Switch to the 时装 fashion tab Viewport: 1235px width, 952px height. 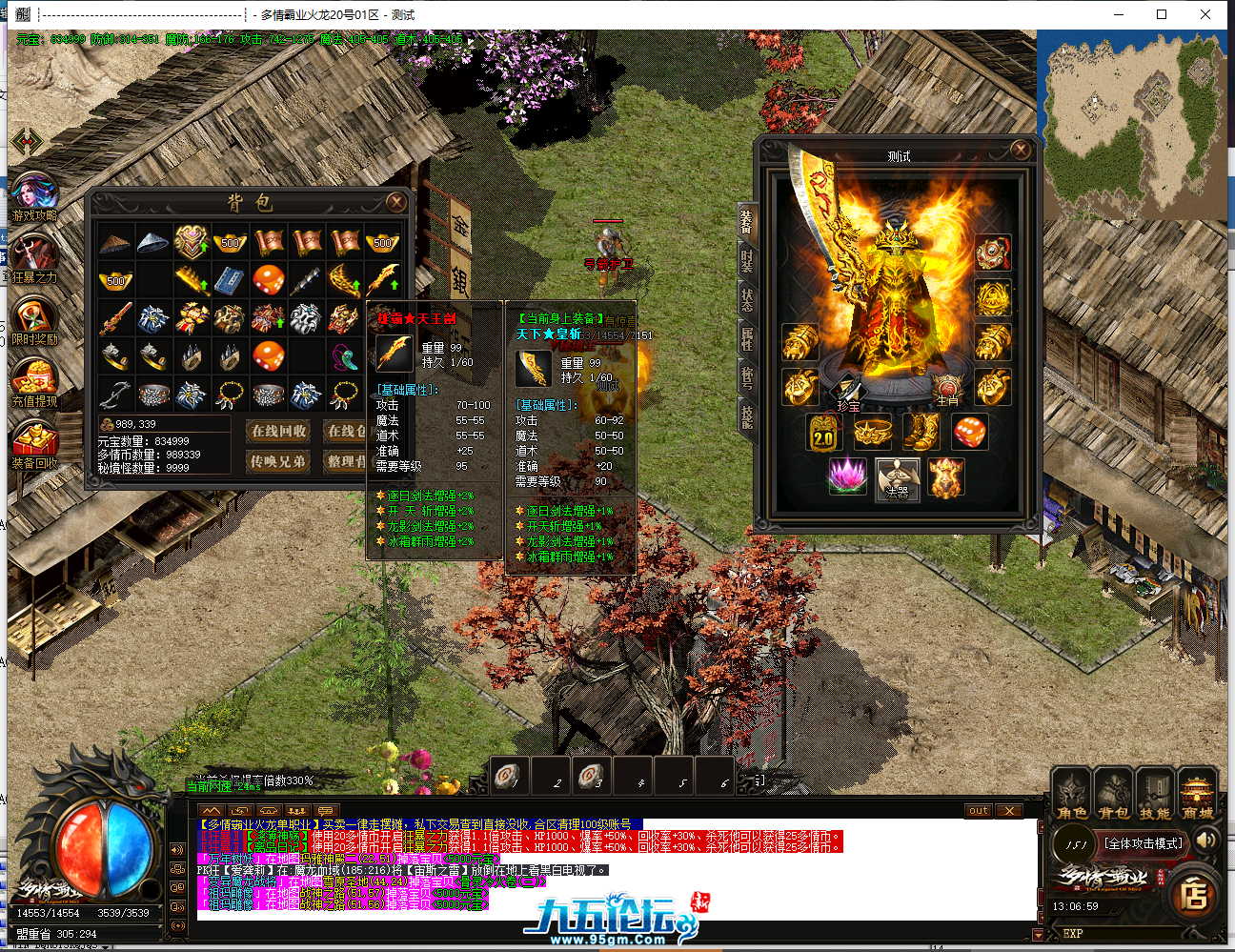[746, 260]
